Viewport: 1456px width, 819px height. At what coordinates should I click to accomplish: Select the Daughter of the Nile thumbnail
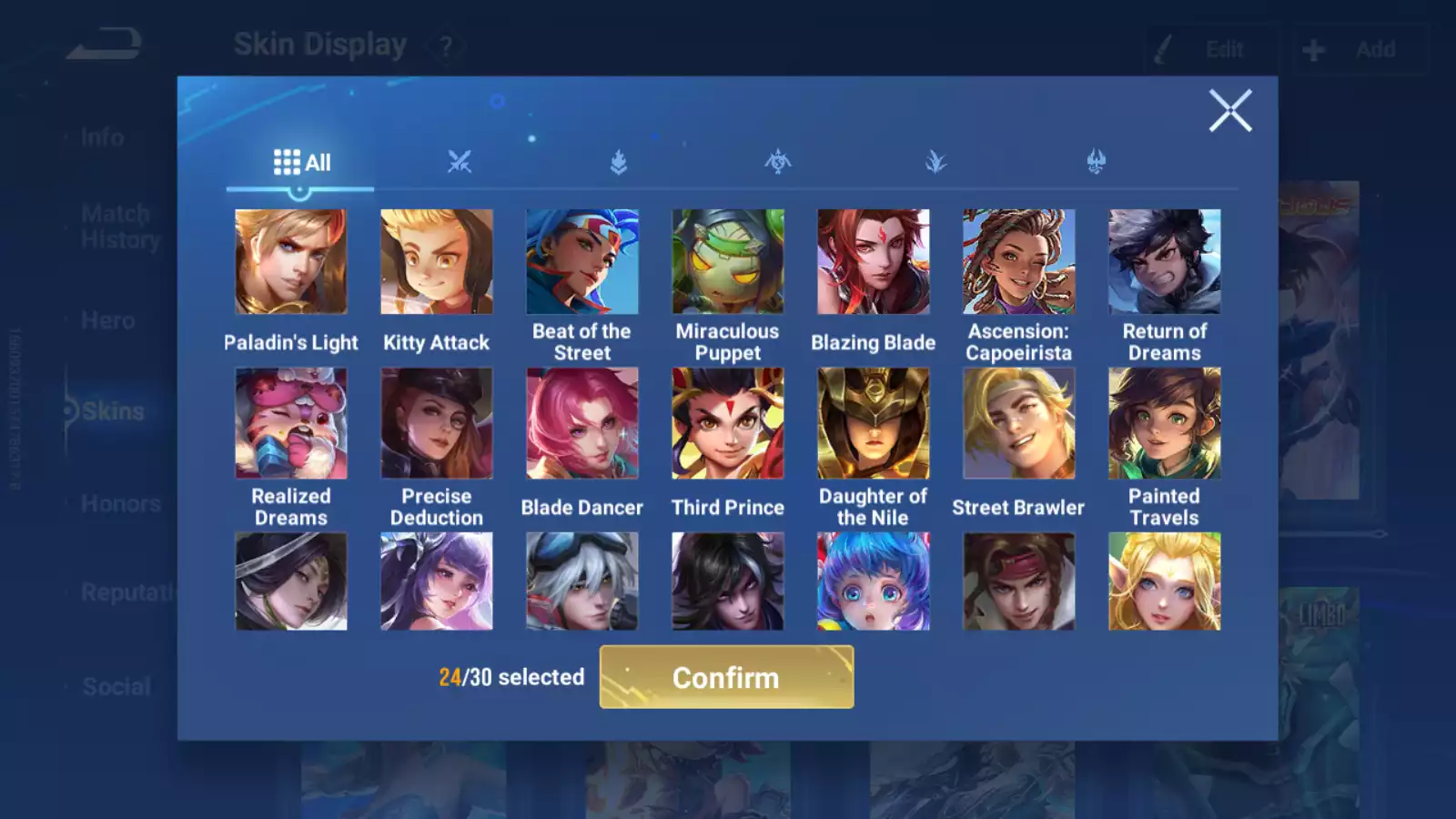point(873,424)
